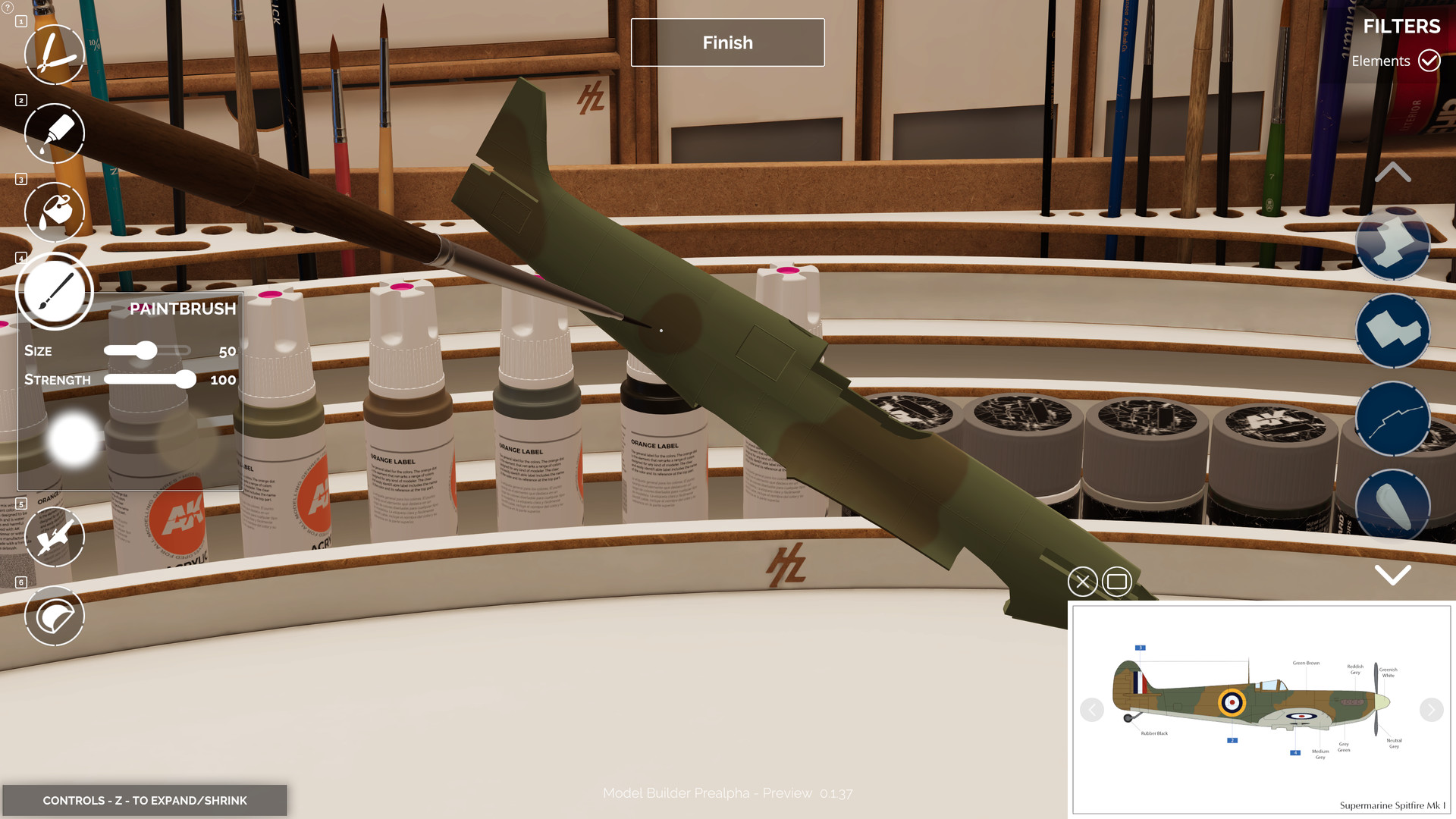Pick the paint pour tool
Image resolution: width=1456 pixels, height=819 pixels.
[x=54, y=212]
